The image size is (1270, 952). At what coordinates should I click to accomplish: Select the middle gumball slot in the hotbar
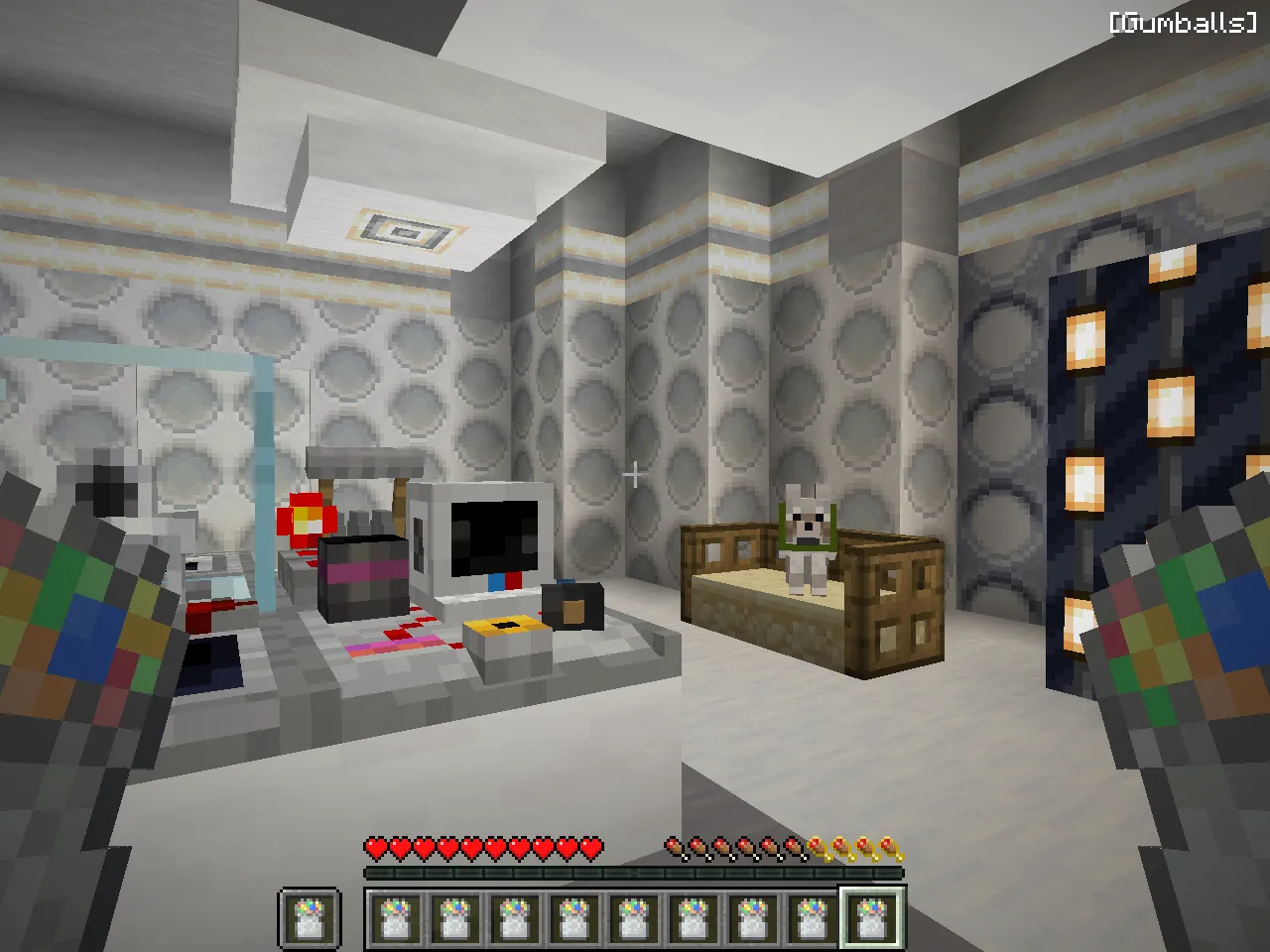coord(633,920)
